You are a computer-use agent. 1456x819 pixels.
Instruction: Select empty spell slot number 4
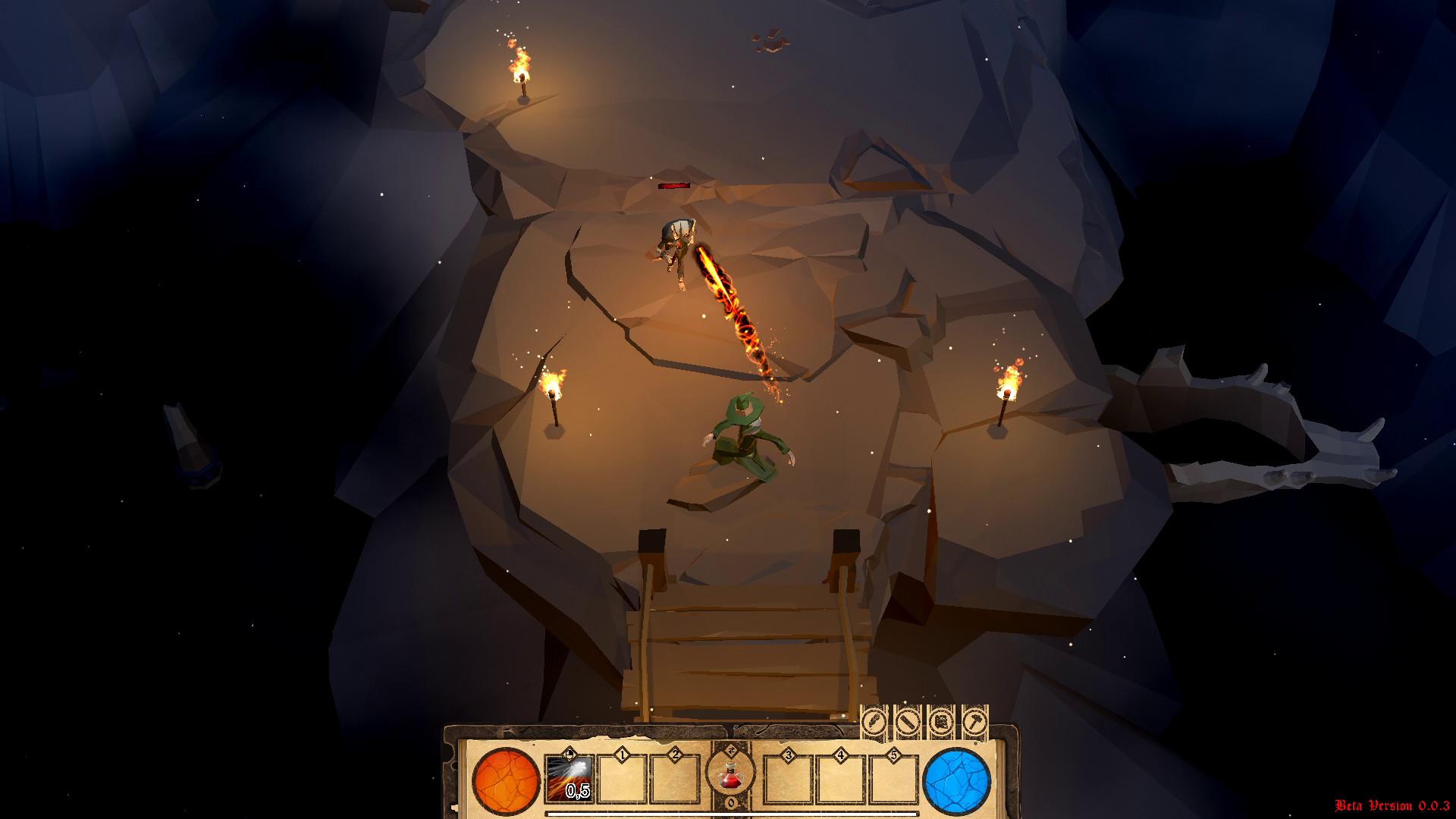click(x=841, y=779)
